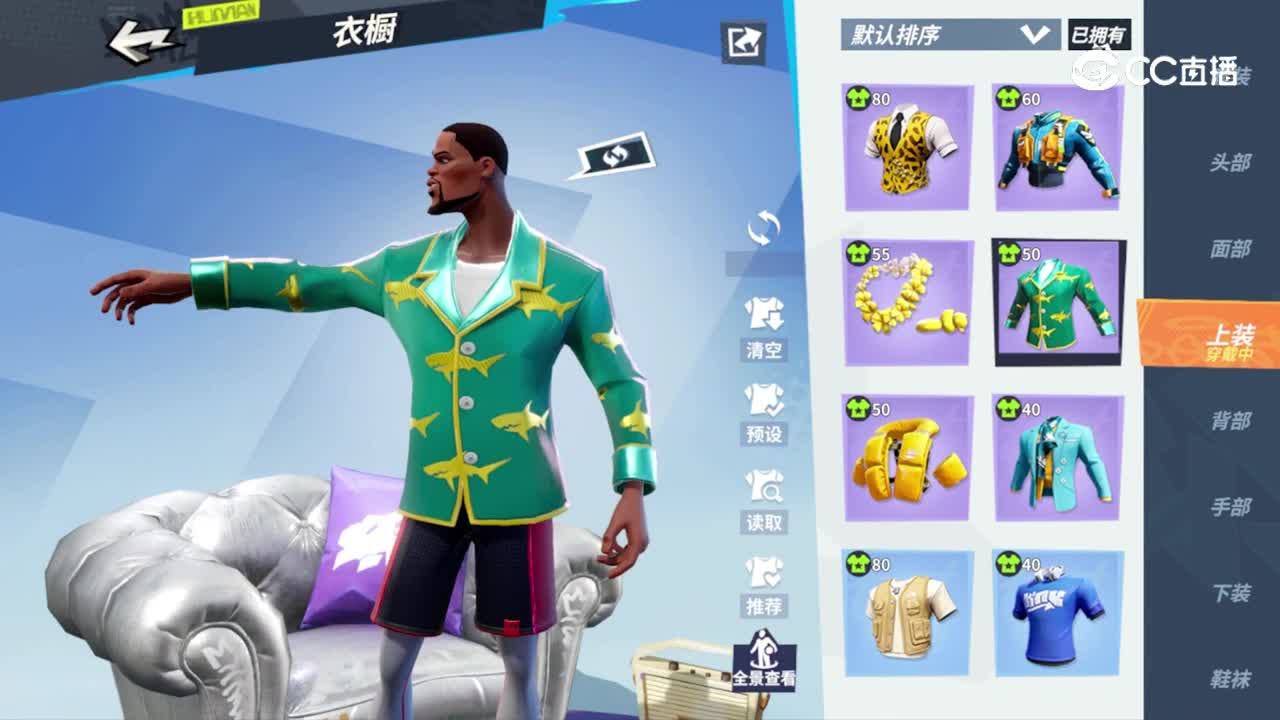This screenshot has width=1280, height=720.
Task: Equip the yellow leopard vest costing 80
Action: tap(906, 148)
